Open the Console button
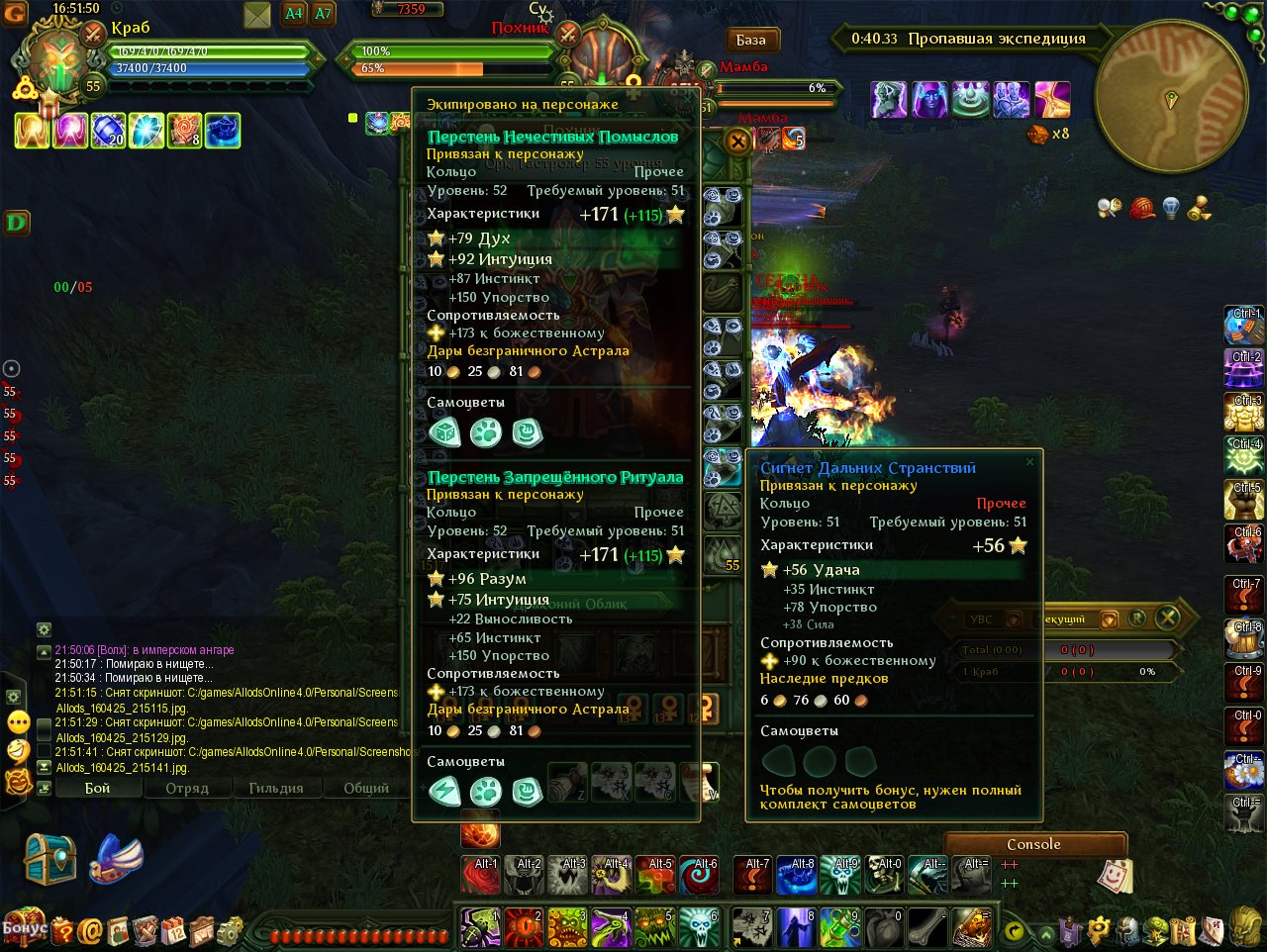 [1033, 844]
